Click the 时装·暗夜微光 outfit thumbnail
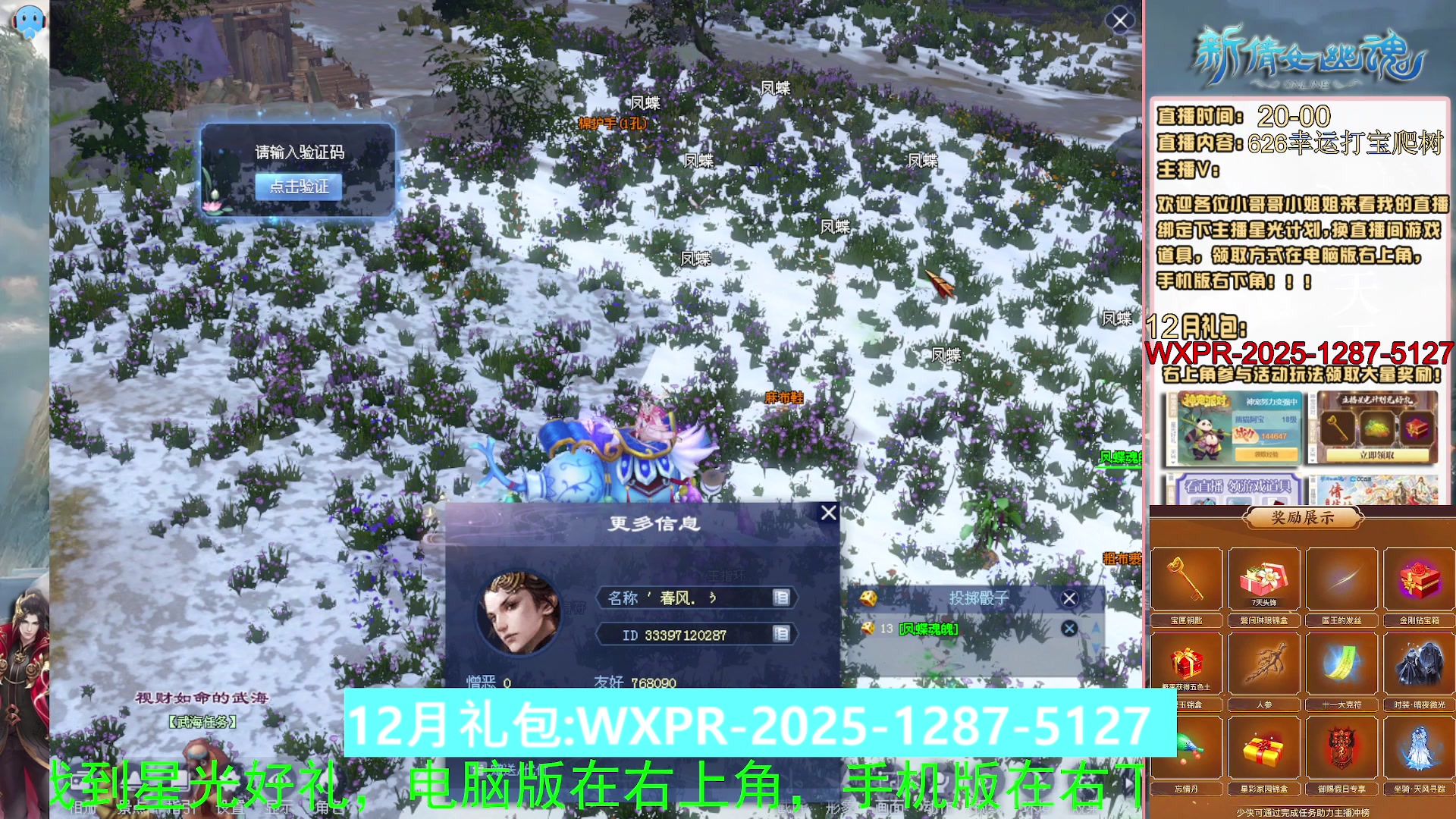The height and width of the screenshot is (819, 1456). click(x=1420, y=664)
